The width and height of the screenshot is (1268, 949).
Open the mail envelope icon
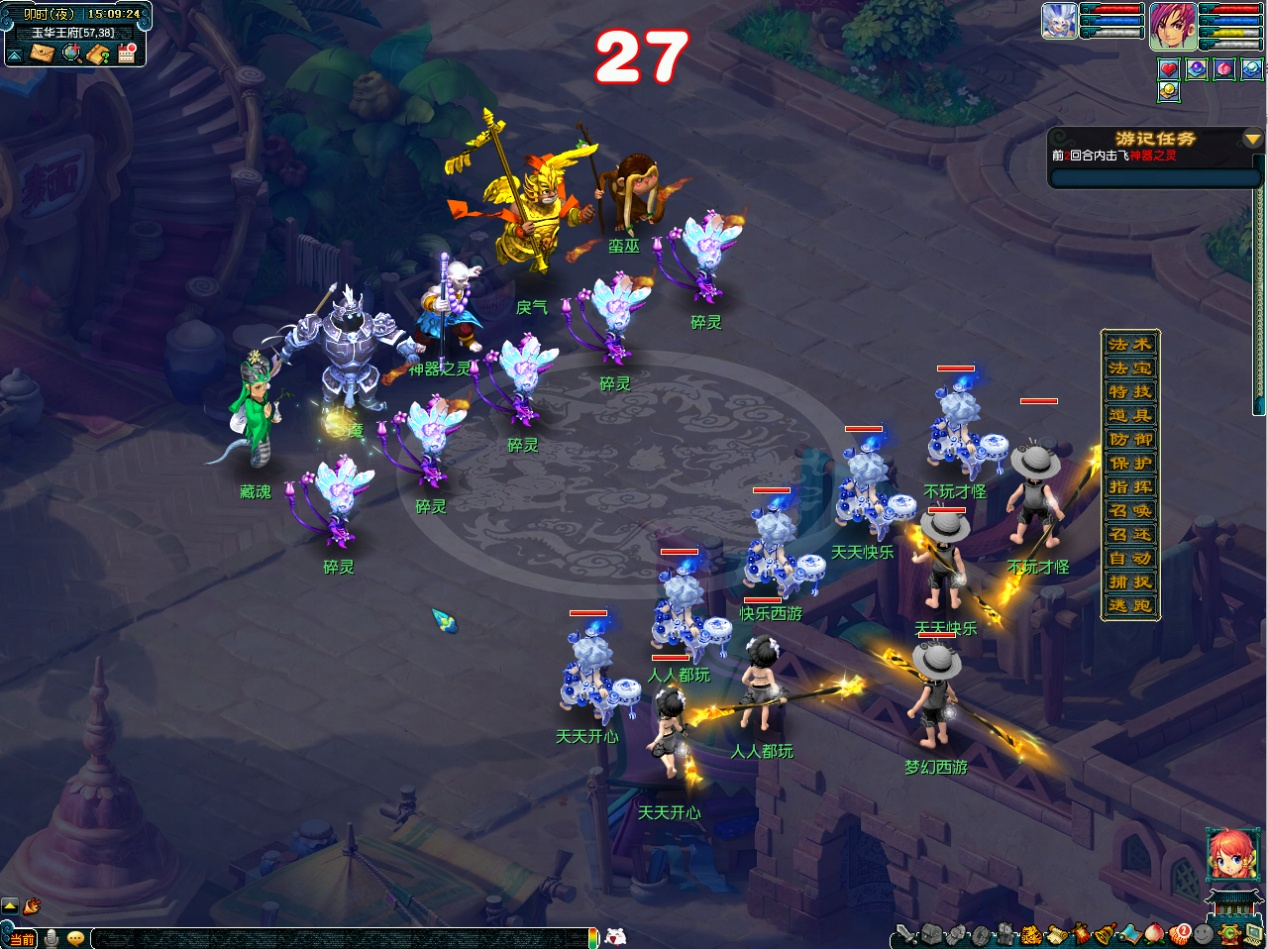(41, 54)
